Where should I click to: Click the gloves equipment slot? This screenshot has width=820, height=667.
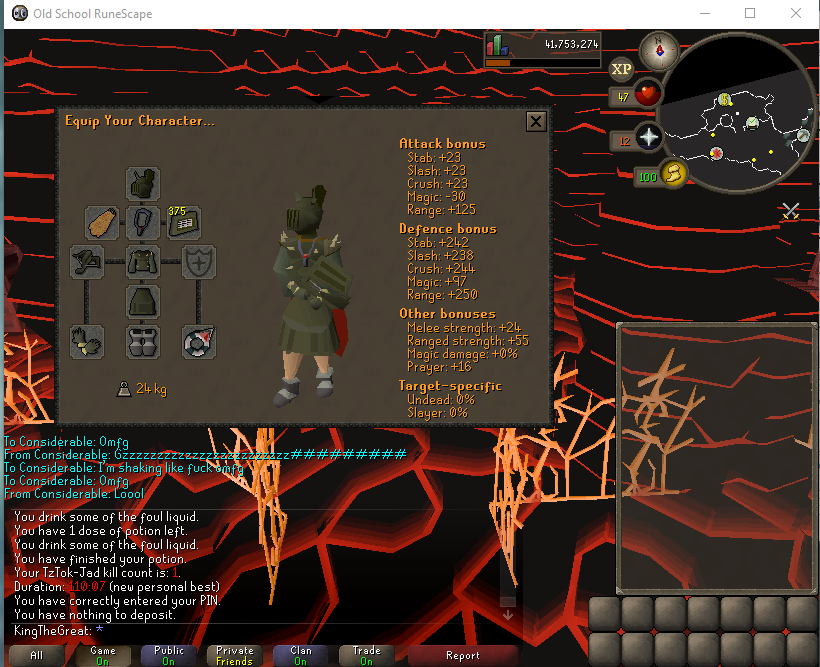pos(88,341)
